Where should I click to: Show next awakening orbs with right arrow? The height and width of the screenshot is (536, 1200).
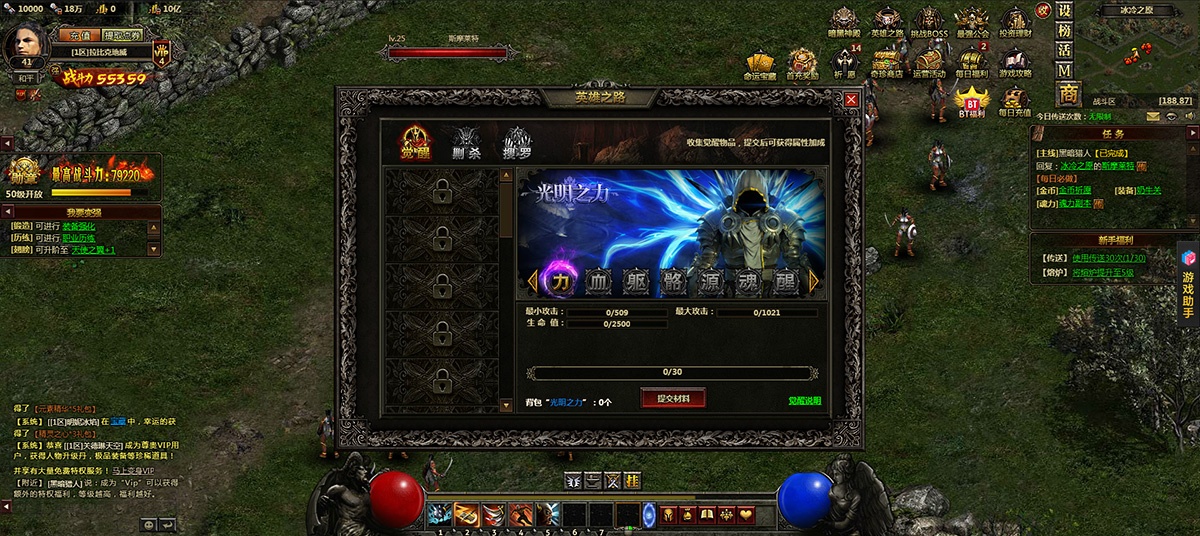814,282
